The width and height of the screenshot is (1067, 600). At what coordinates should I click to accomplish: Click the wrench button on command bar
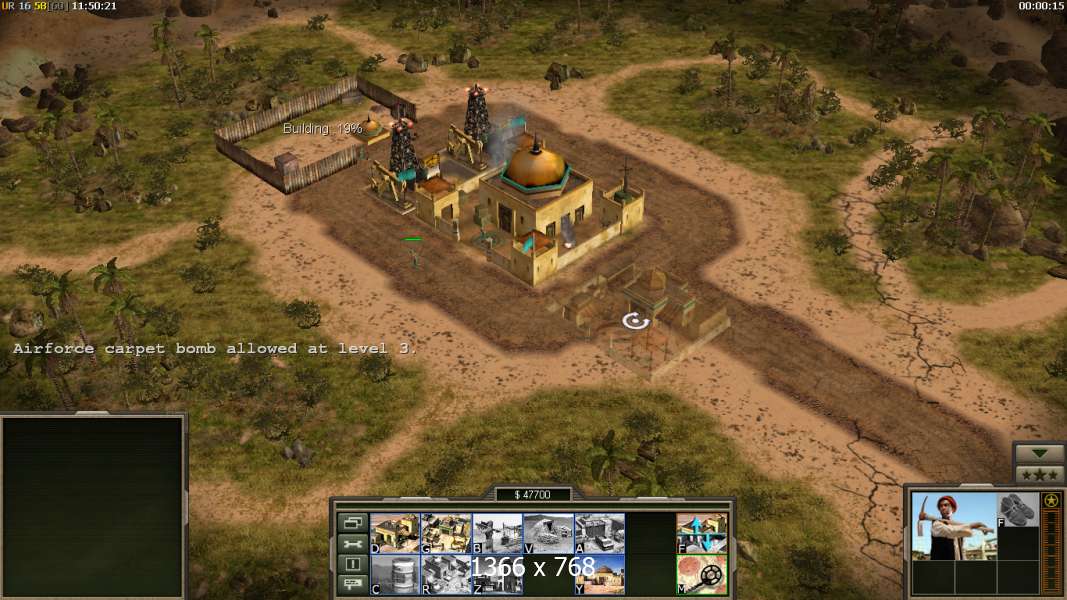(x=352, y=543)
